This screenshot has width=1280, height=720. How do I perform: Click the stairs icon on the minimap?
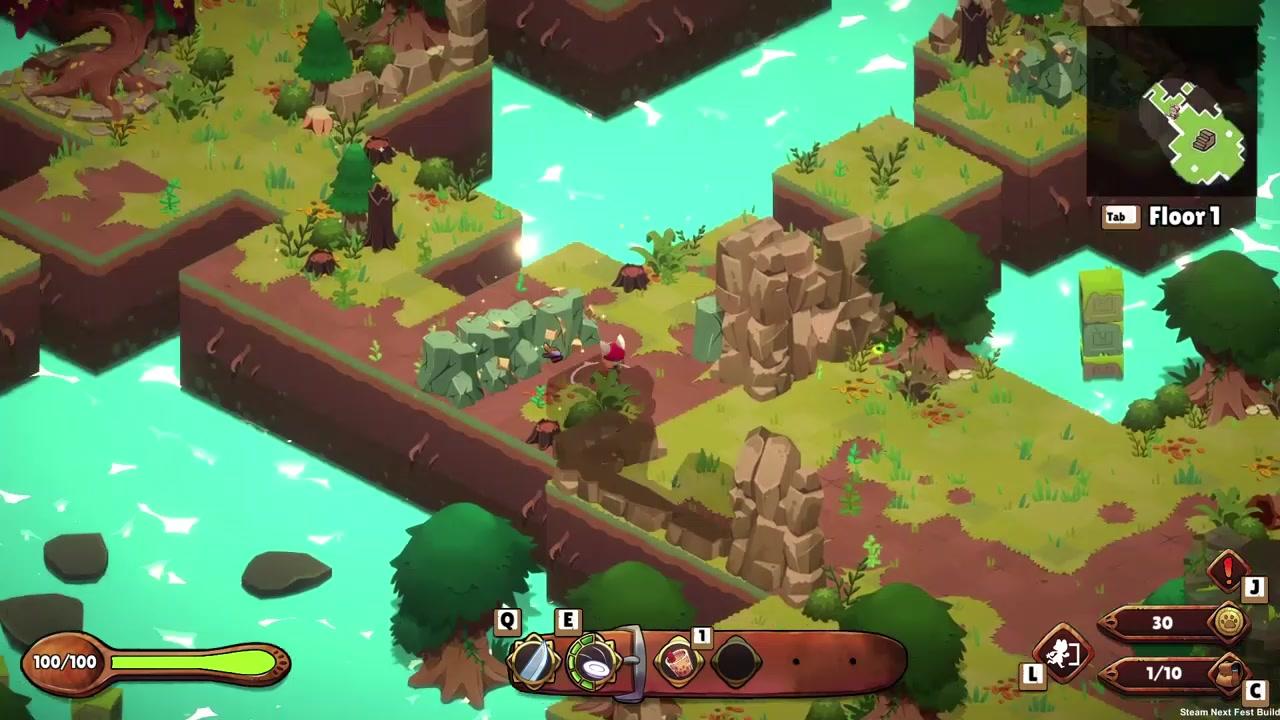(x=1204, y=138)
